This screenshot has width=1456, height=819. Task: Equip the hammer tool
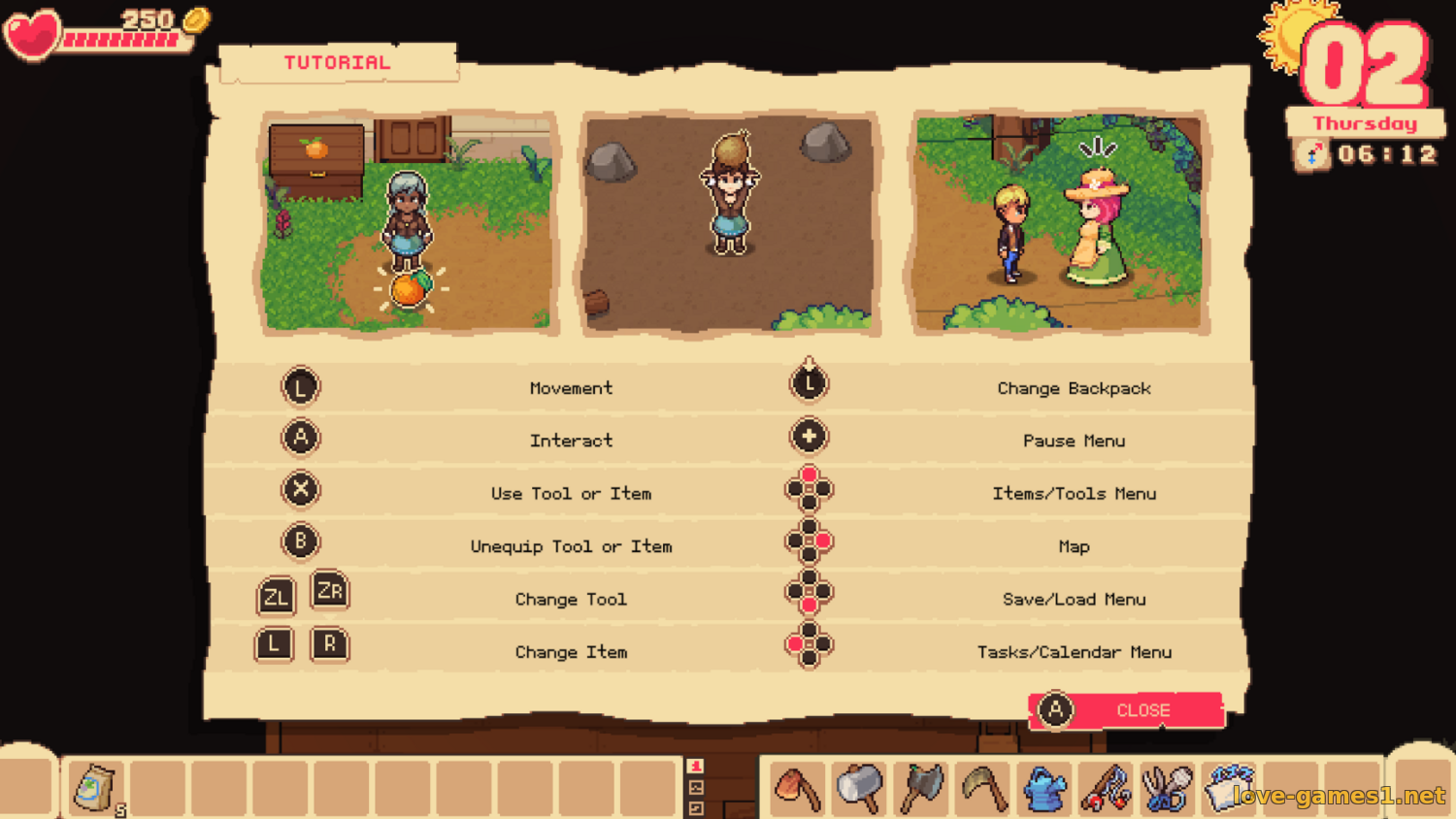(859, 788)
